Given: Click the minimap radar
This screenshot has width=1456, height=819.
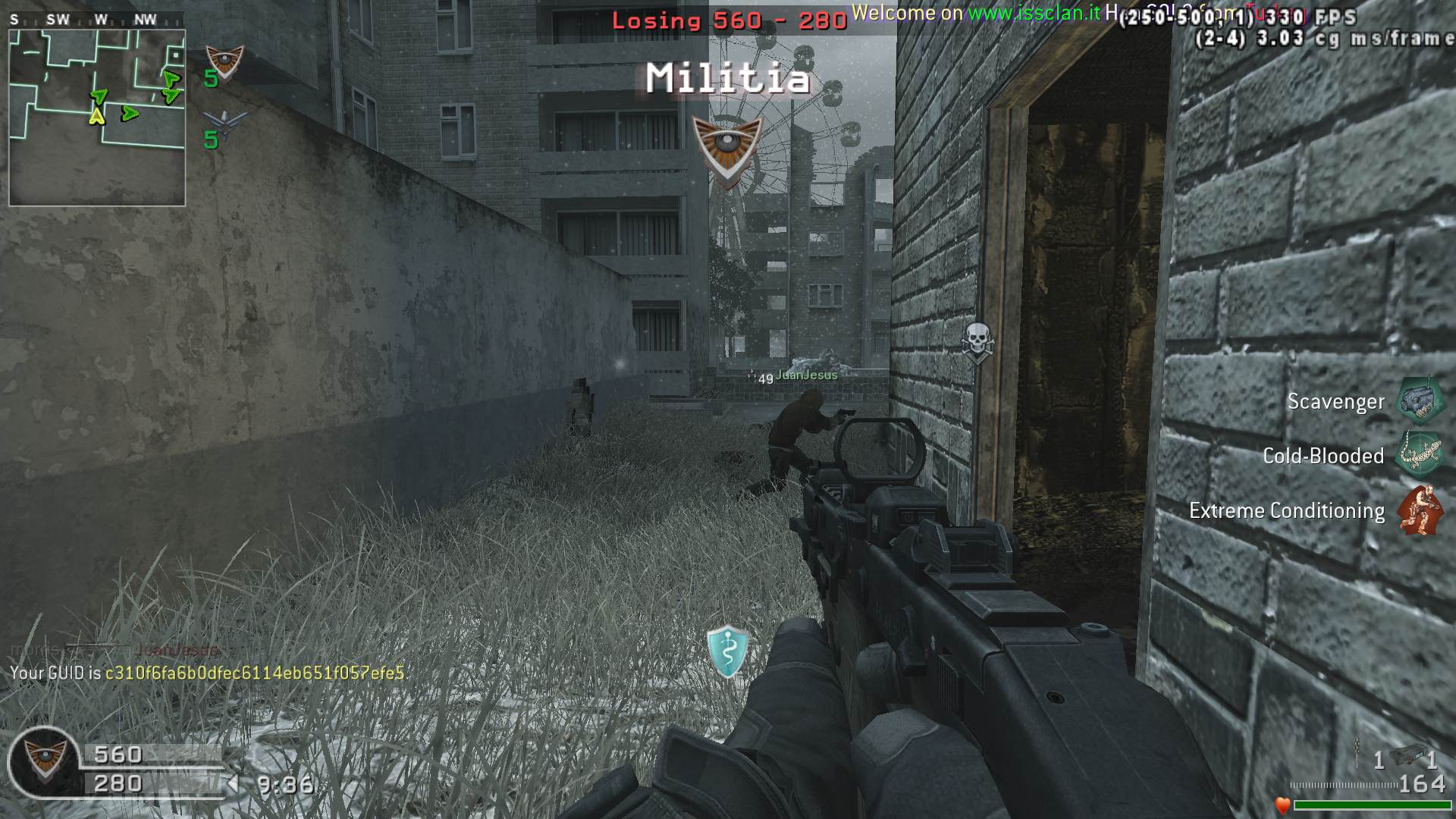Looking at the screenshot, I should (x=97, y=118).
